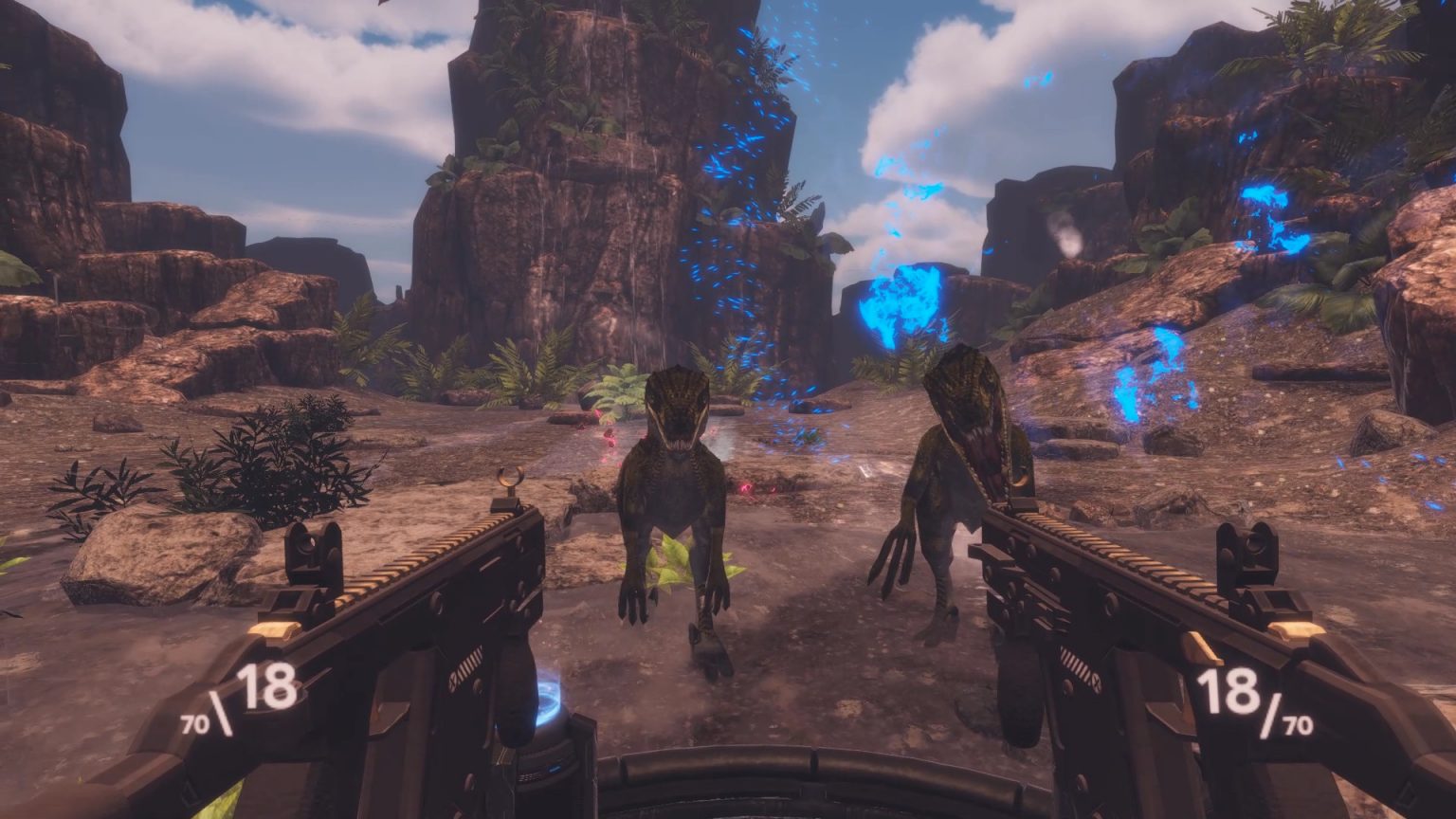Click the white smoke puff on the right cliff
The width and height of the screenshot is (1456, 819).
coord(1068,235)
